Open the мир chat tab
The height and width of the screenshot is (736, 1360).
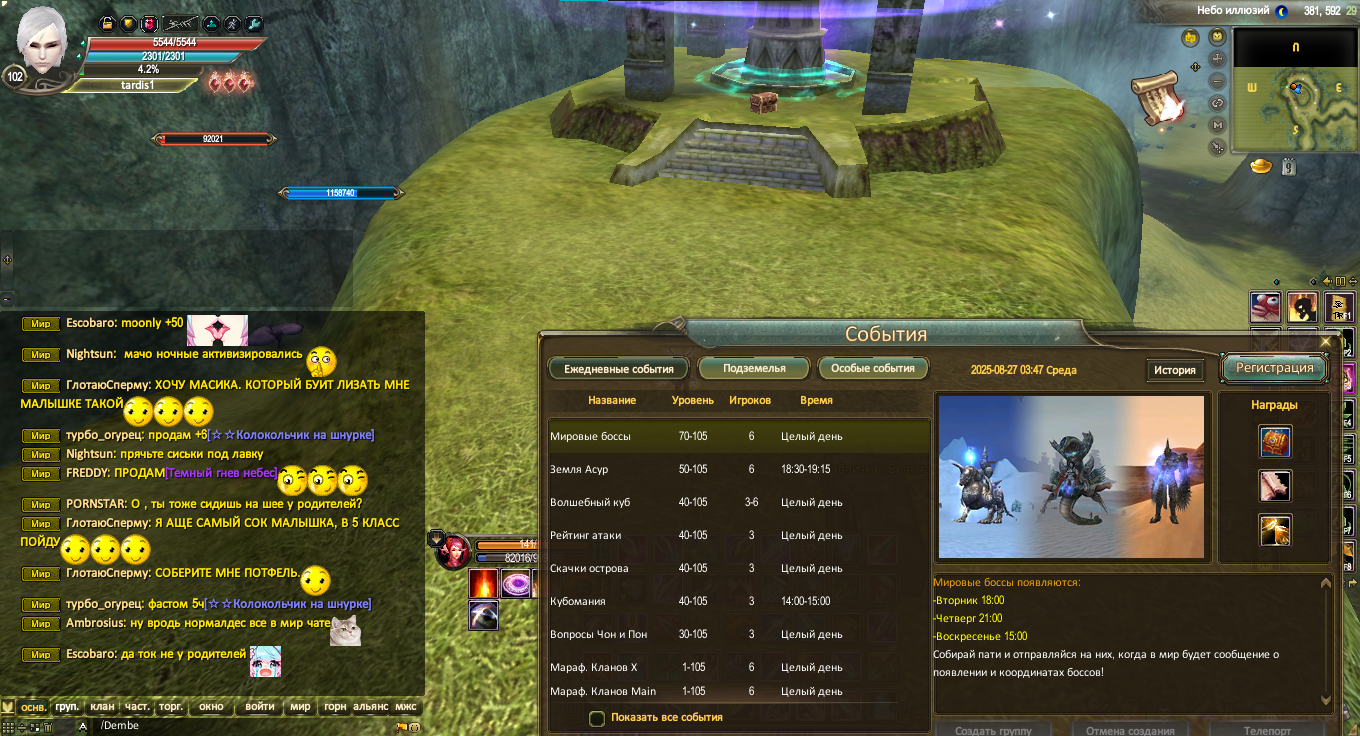tap(300, 707)
